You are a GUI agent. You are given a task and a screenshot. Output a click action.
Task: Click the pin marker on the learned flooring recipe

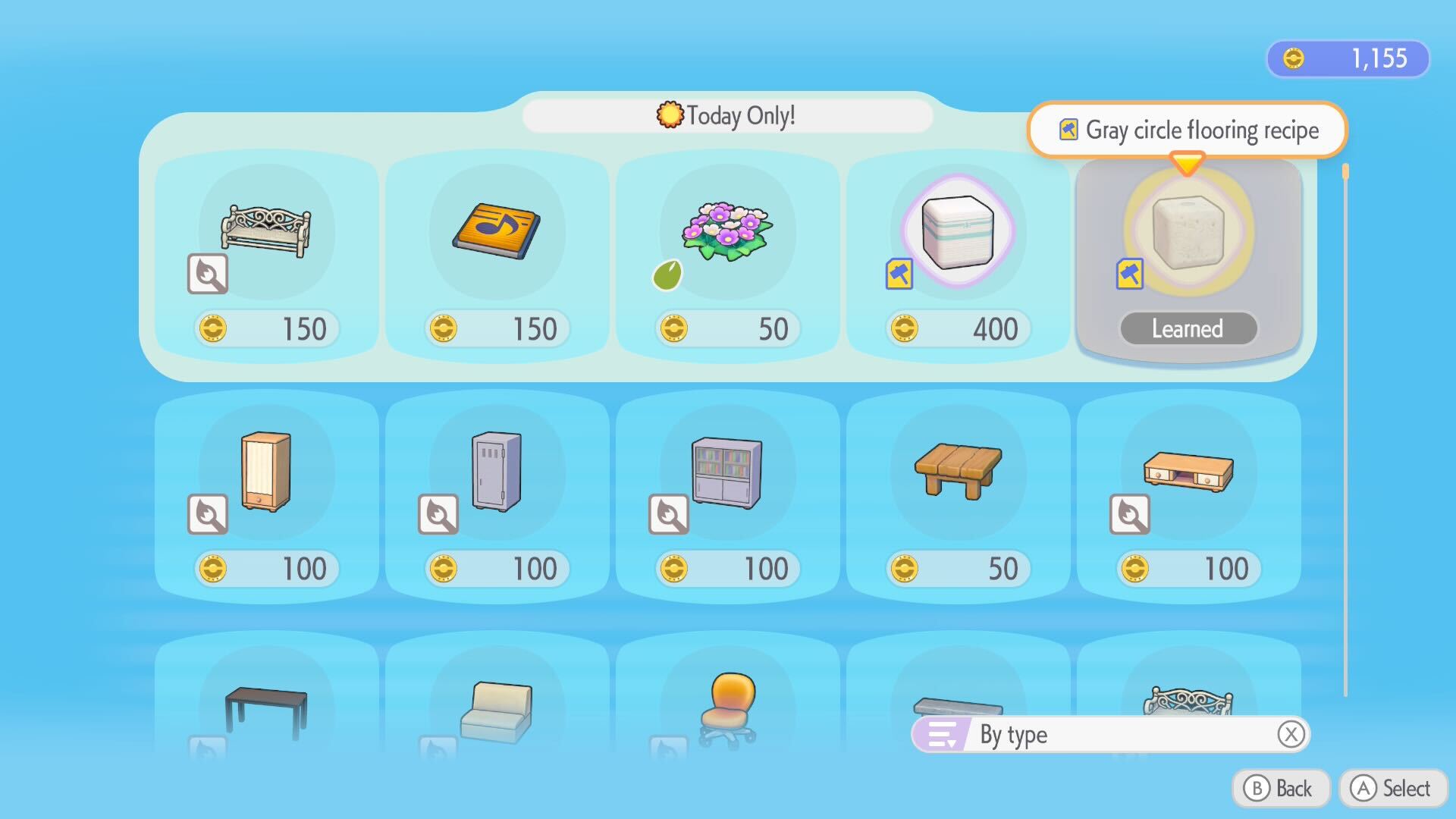coord(1128,275)
